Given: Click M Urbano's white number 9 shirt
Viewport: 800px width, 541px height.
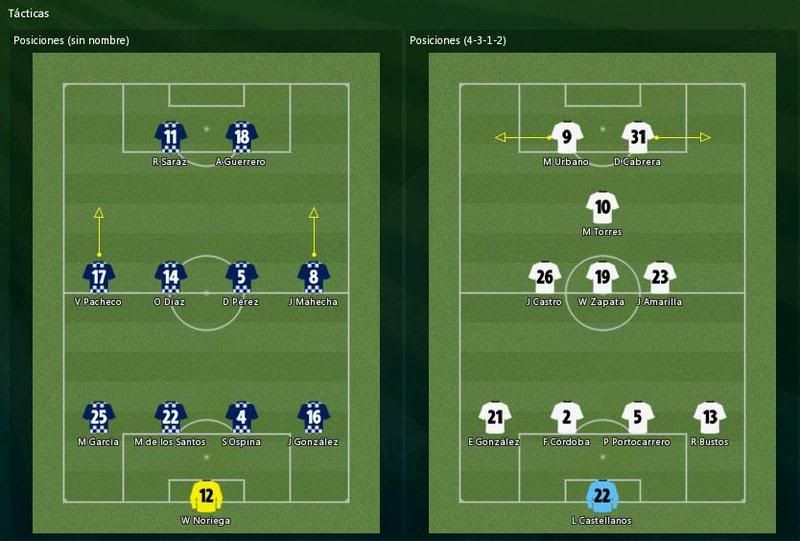Looking at the screenshot, I should (566, 137).
